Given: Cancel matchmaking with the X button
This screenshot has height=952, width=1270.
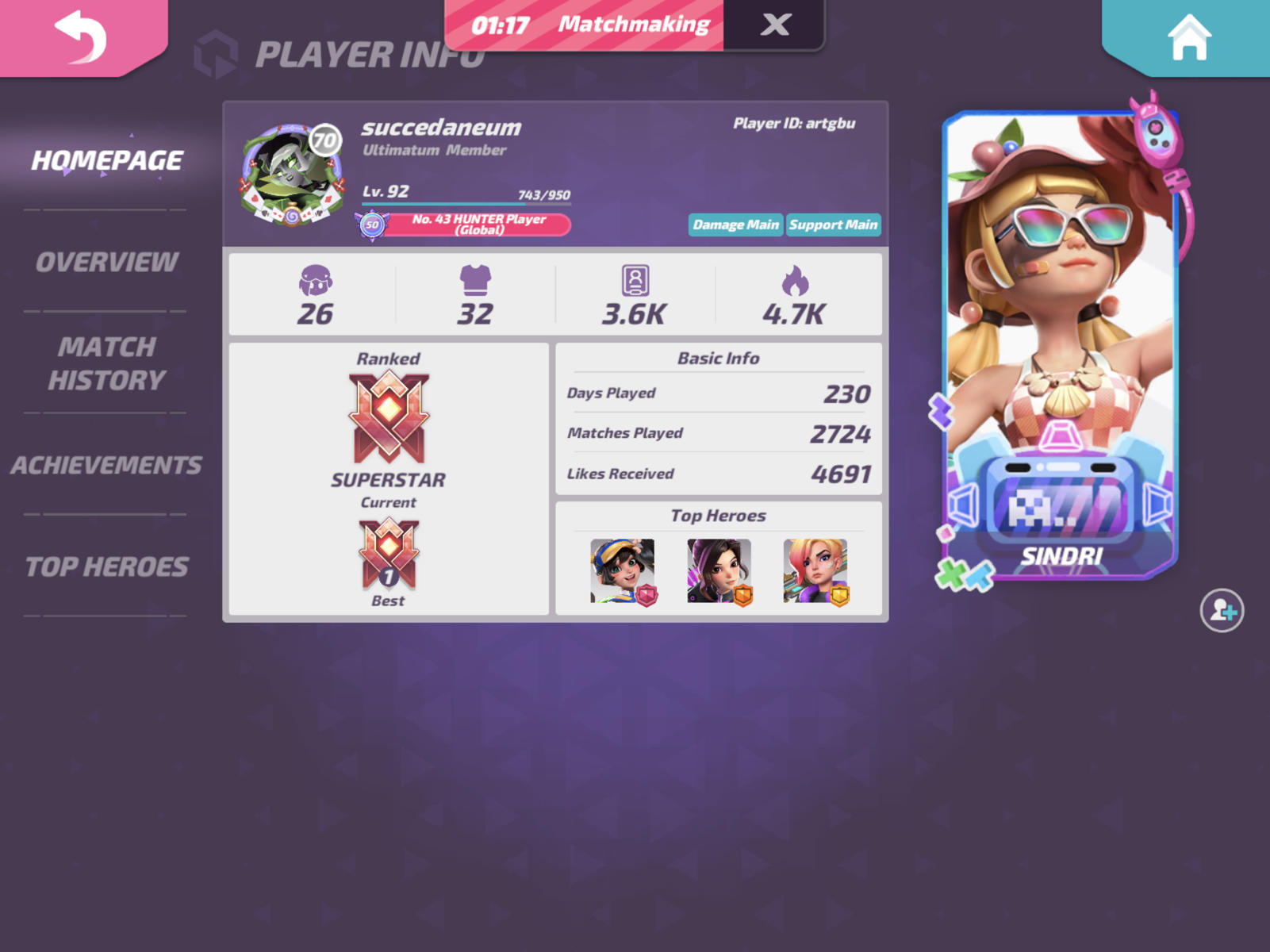Looking at the screenshot, I should pyautogui.click(x=774, y=25).
